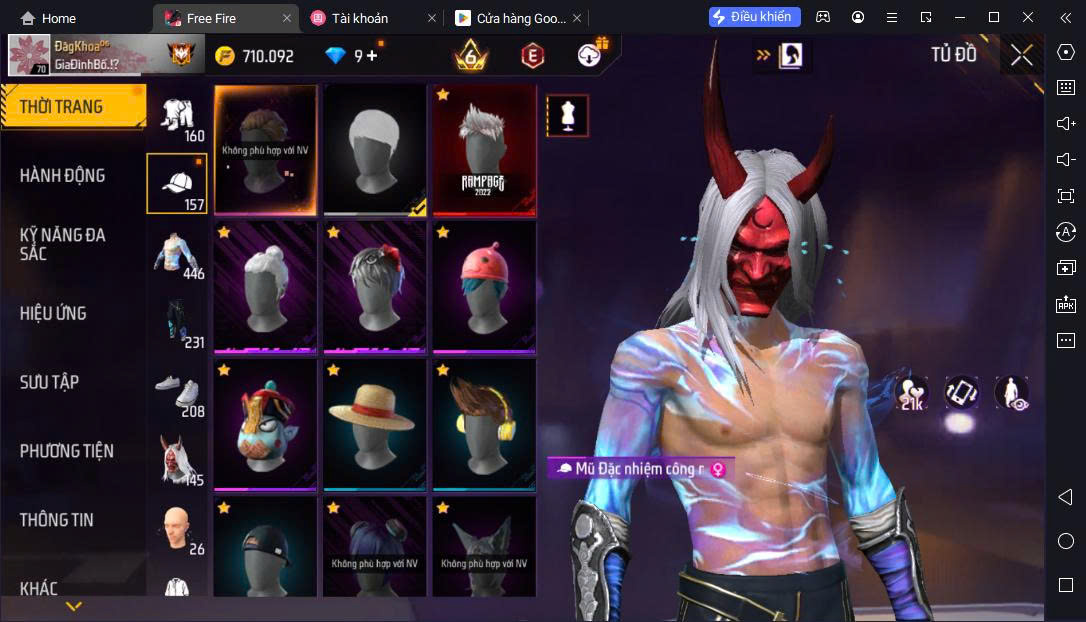This screenshot has height=622, width=1086.
Task: Open the Hành Động menu category
Action: [62, 176]
